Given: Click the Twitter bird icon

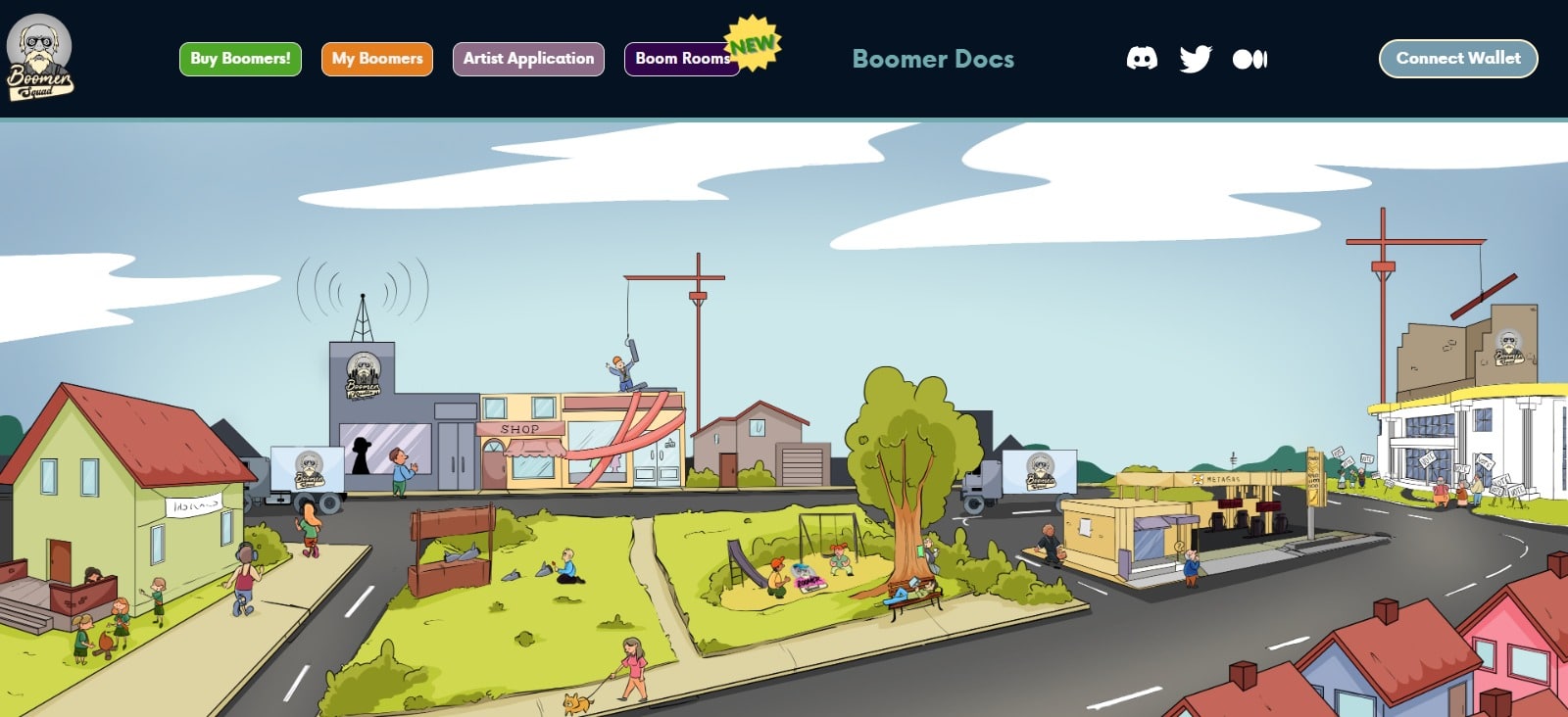Looking at the screenshot, I should pos(1198,59).
